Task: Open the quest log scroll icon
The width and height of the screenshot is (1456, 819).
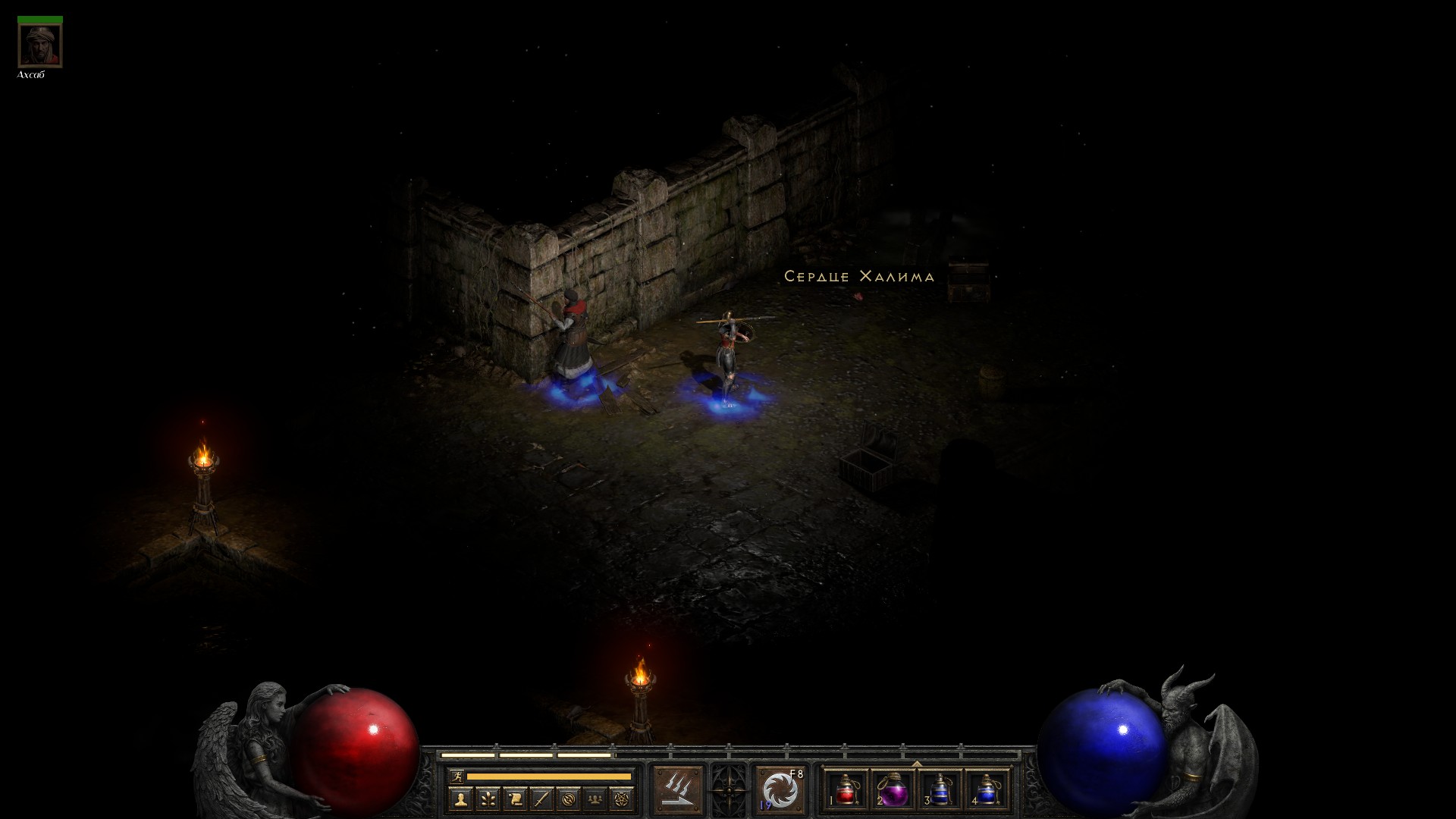Action: pyautogui.click(x=515, y=799)
